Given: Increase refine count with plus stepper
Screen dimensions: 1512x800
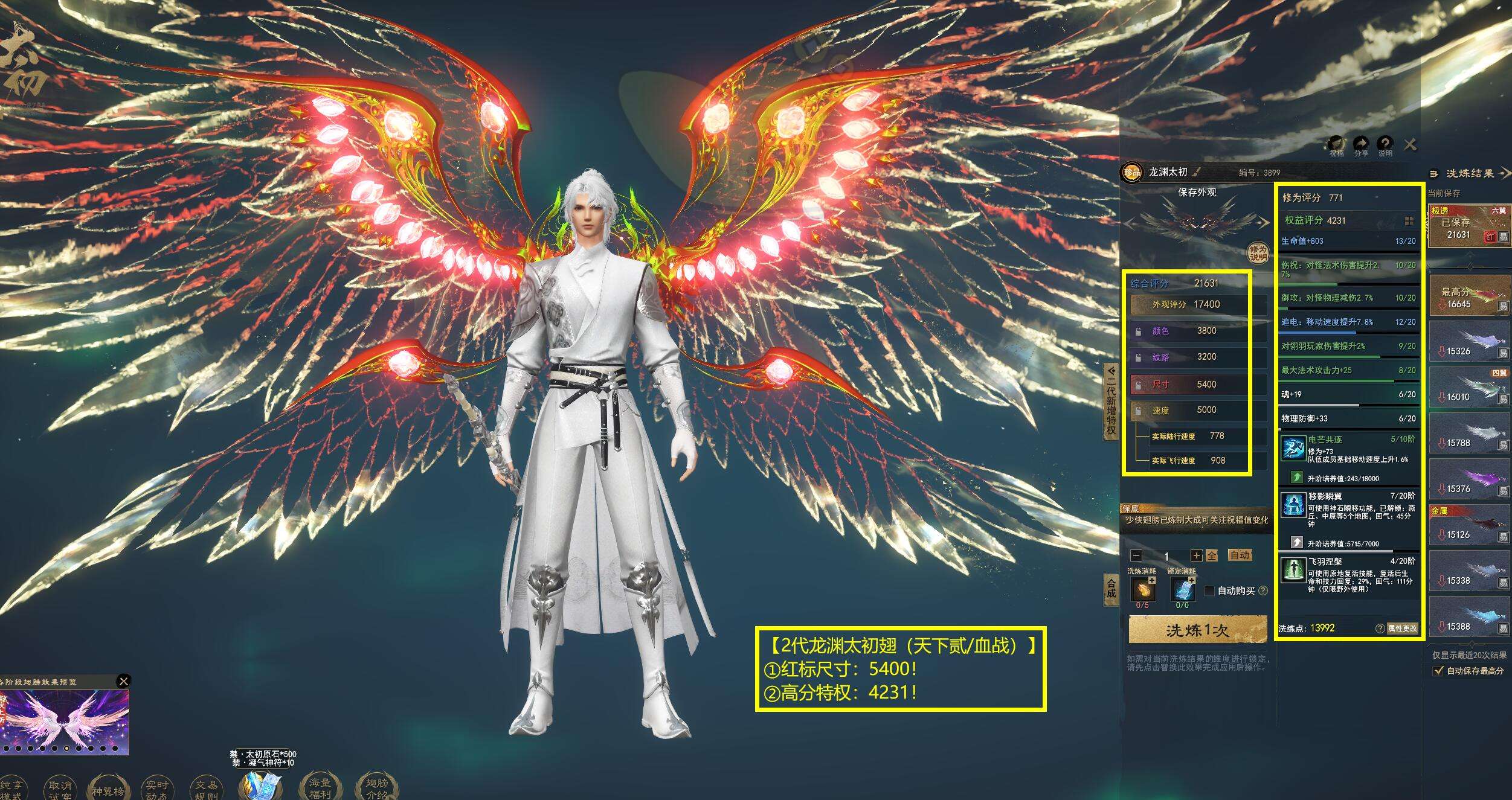Looking at the screenshot, I should click(x=1196, y=555).
